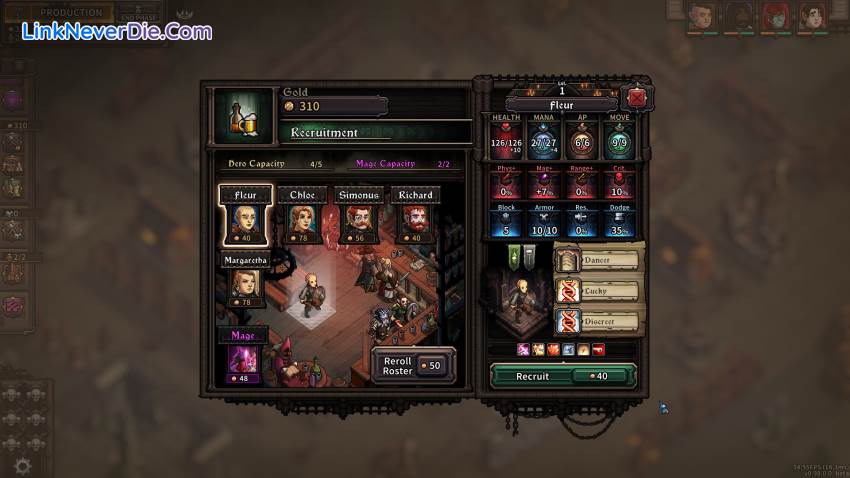Inspect the Dancer trait
This screenshot has height=478, width=850.
tap(598, 260)
